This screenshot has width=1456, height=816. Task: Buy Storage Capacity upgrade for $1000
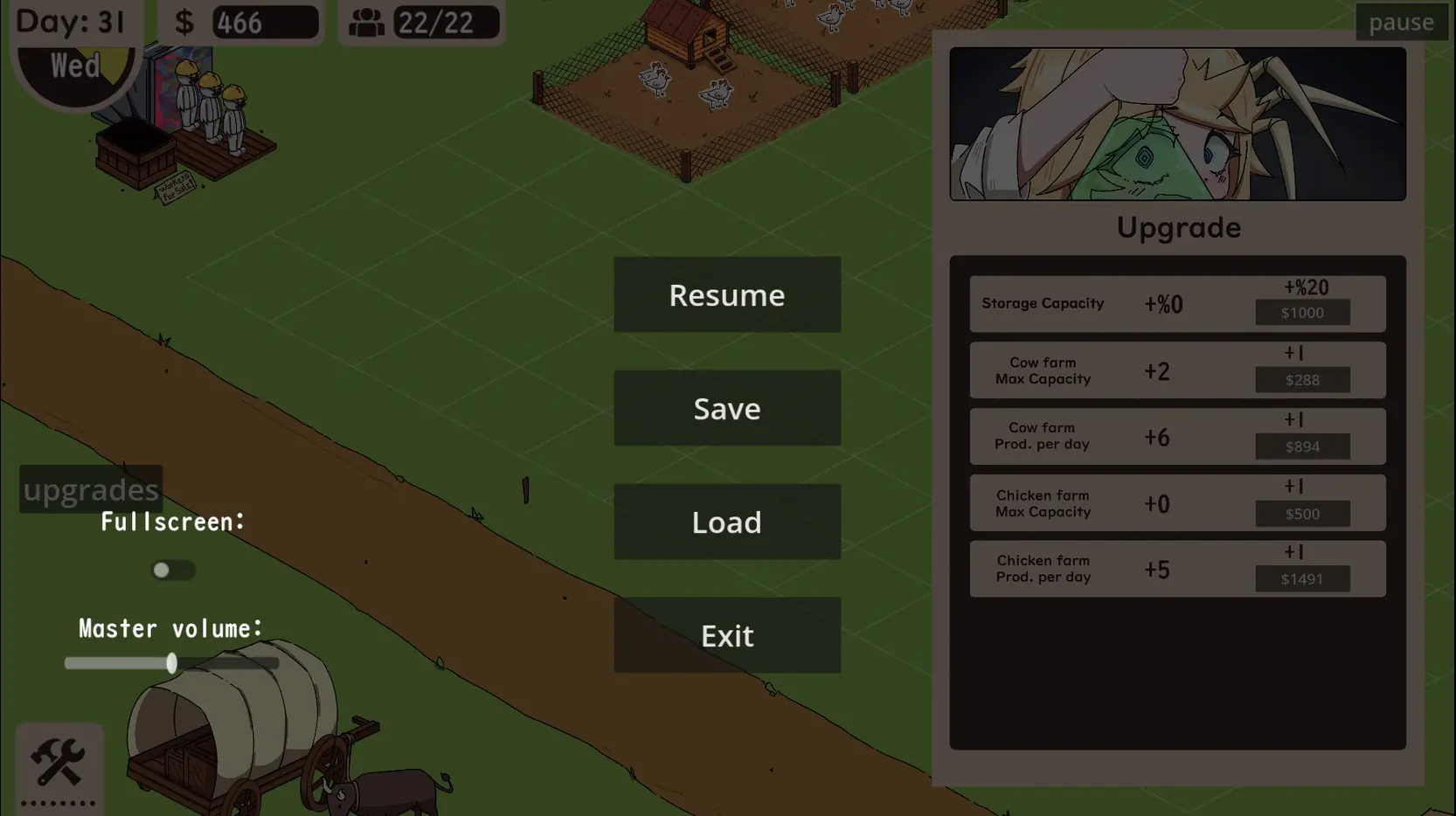pos(1302,313)
